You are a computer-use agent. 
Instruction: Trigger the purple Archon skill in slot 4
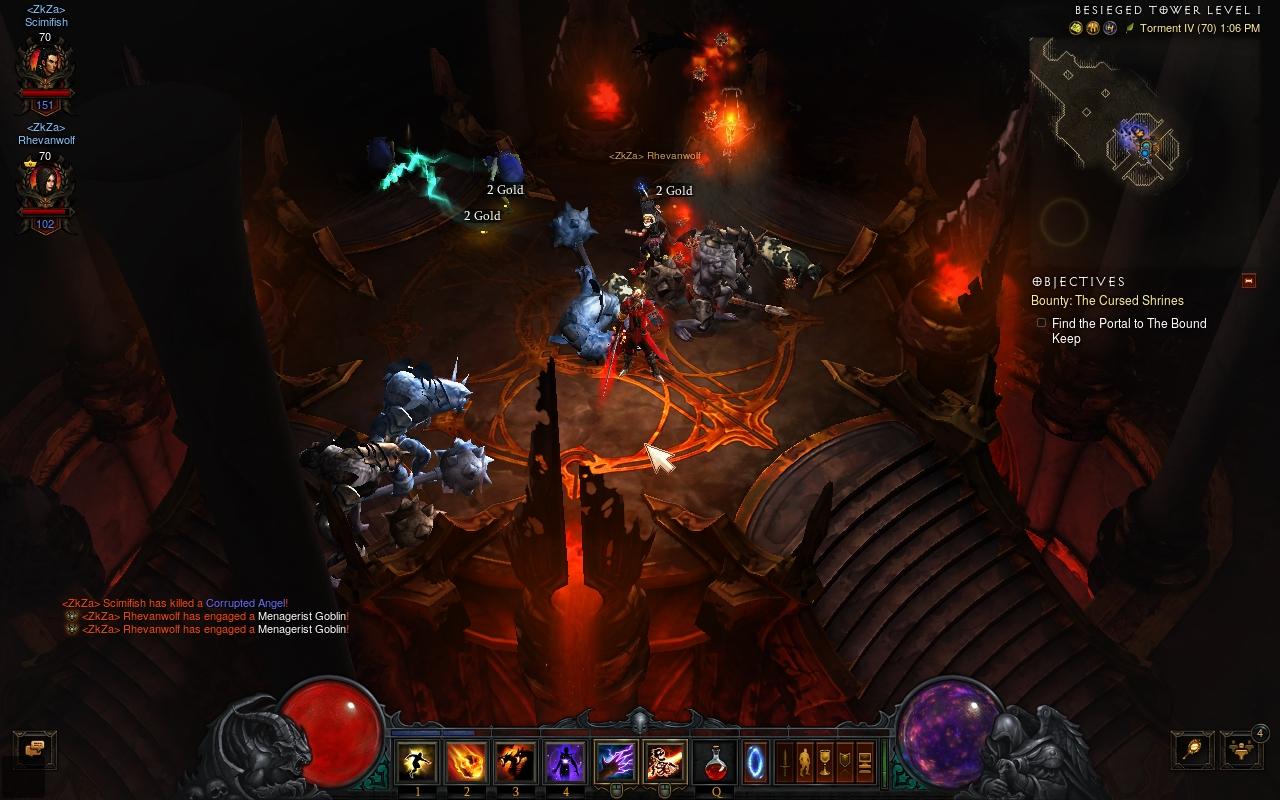pos(564,763)
